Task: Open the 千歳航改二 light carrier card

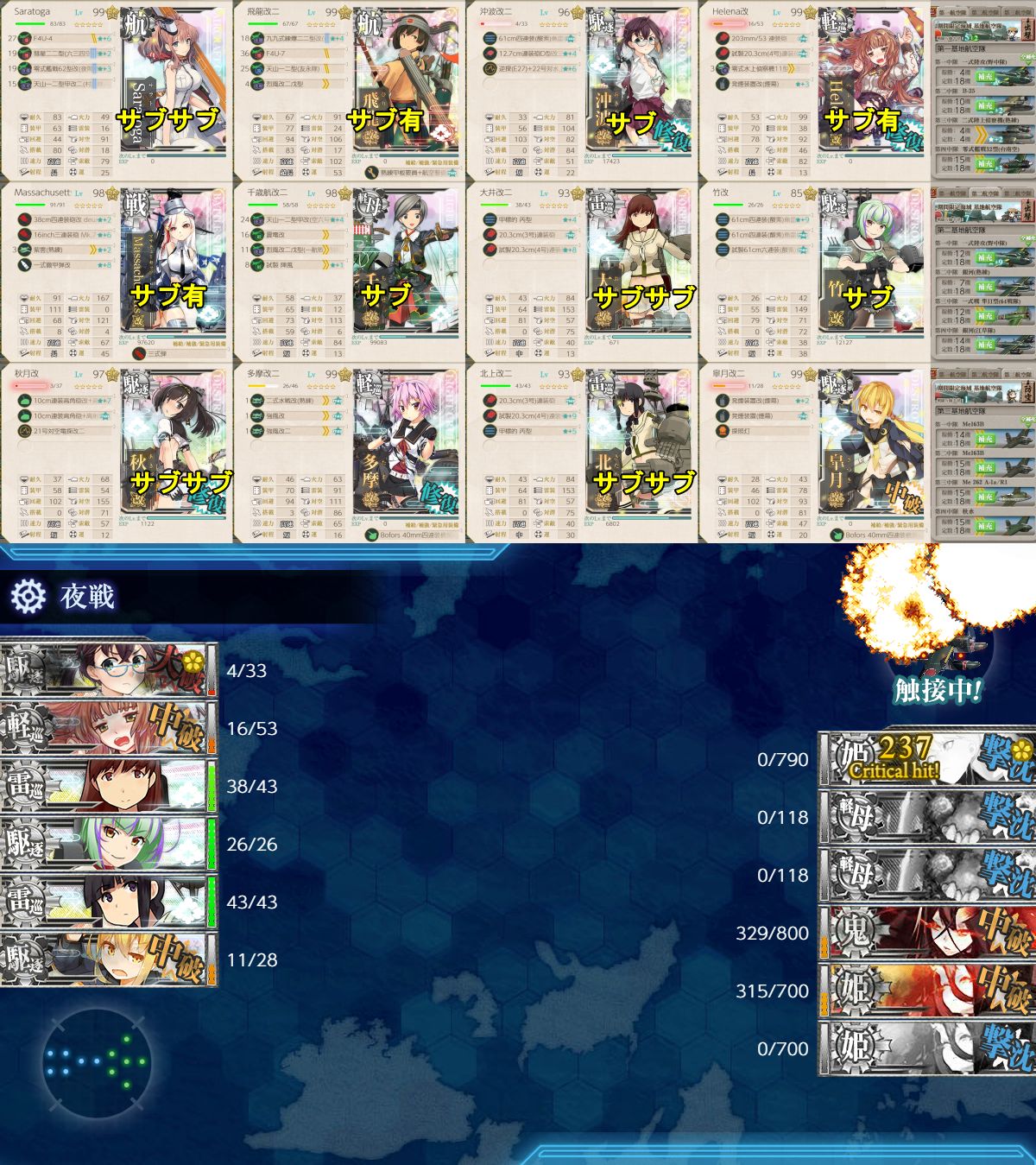Action: tap(350, 272)
